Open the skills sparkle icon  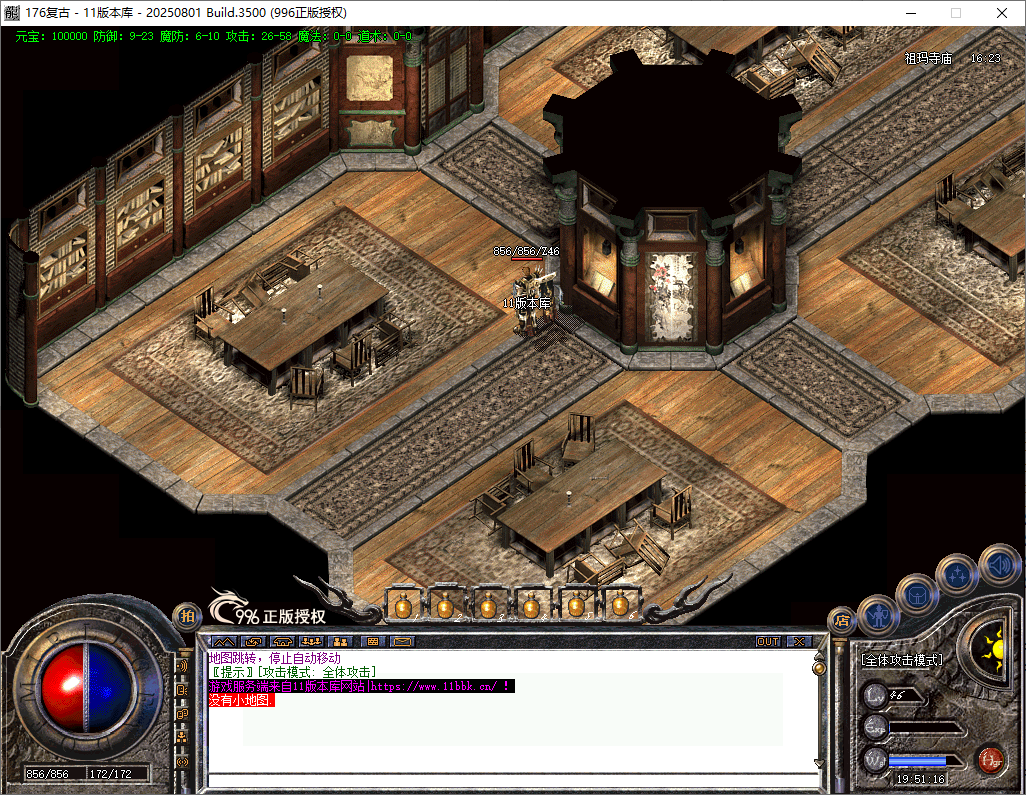(x=956, y=574)
